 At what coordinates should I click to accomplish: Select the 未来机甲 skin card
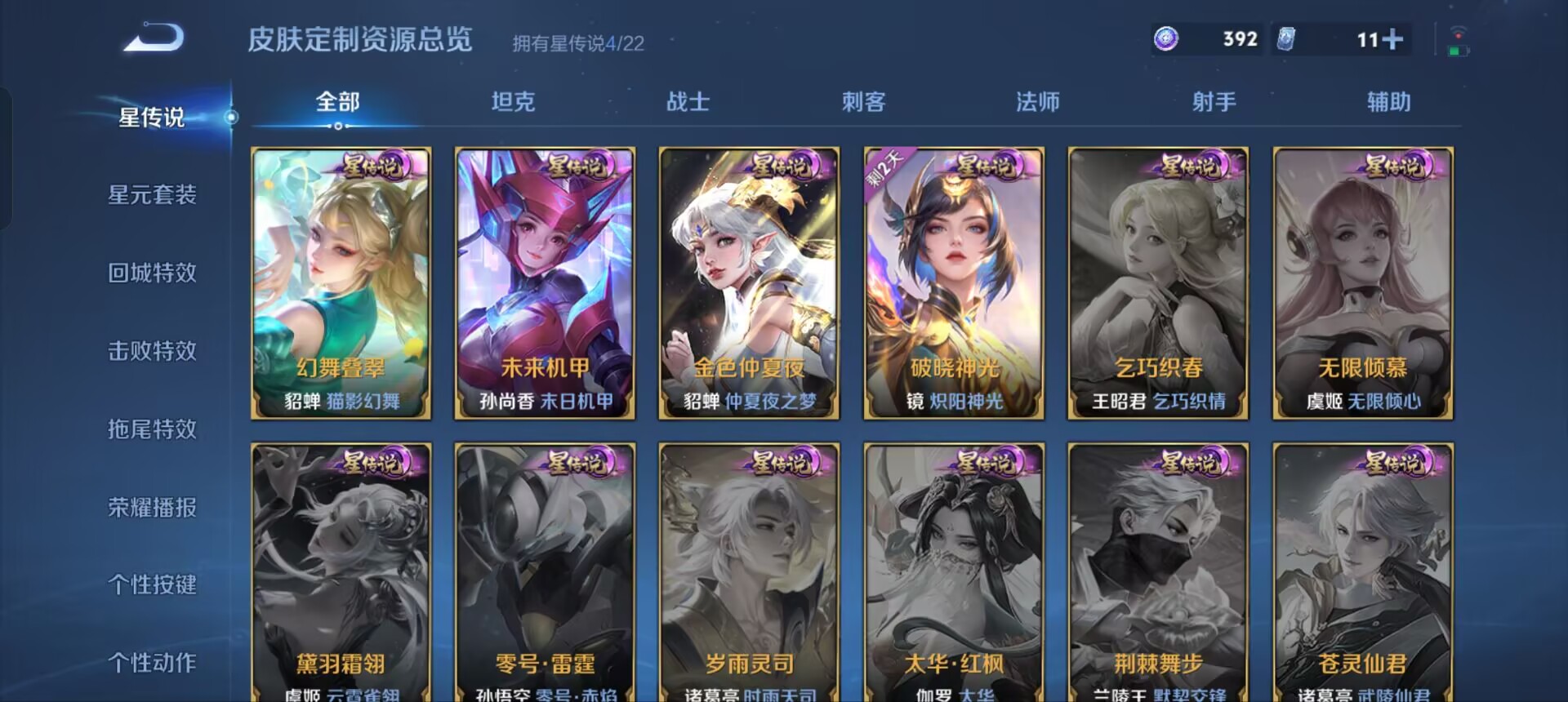click(x=545, y=284)
